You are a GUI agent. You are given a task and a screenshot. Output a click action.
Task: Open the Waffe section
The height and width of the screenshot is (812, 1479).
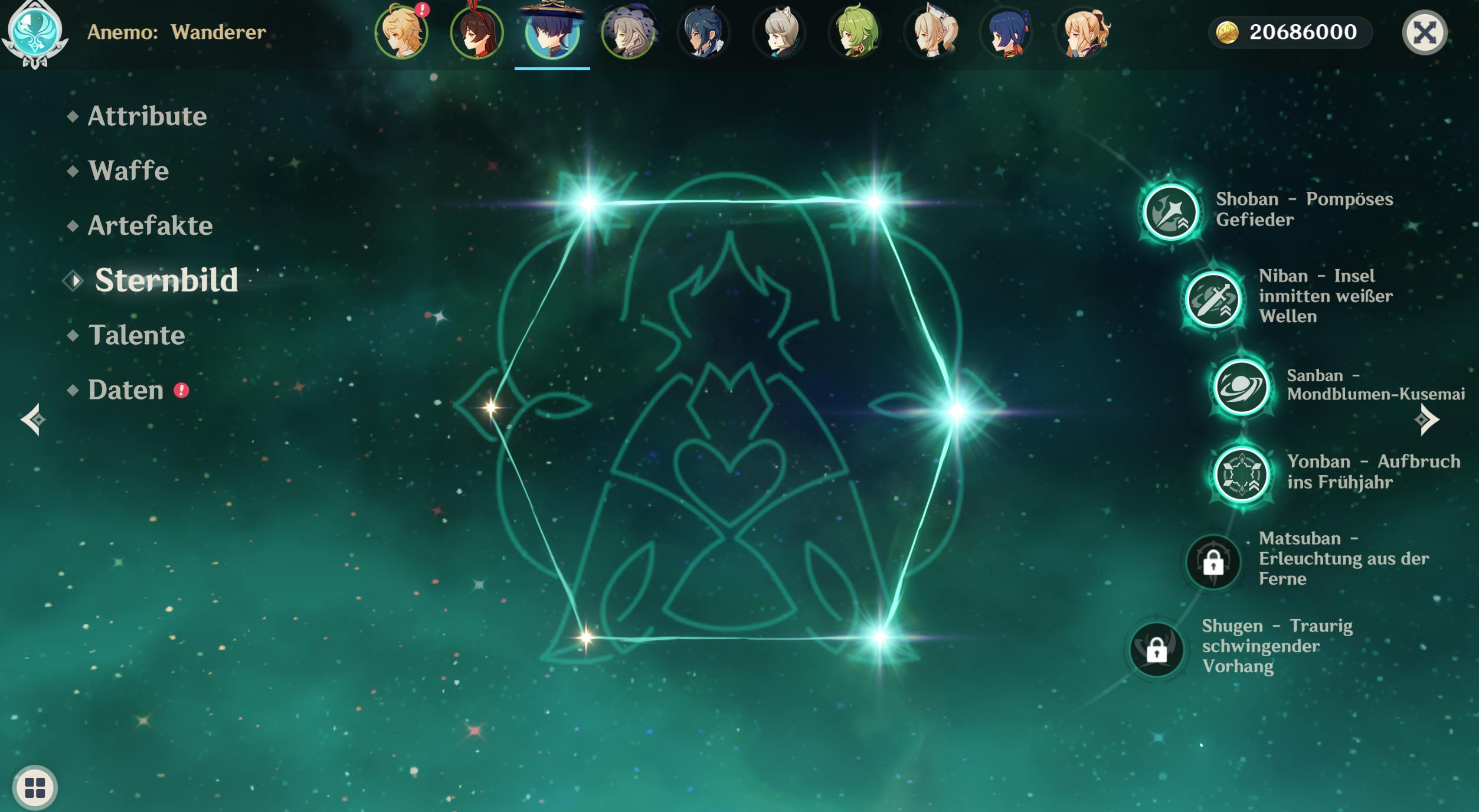127,171
